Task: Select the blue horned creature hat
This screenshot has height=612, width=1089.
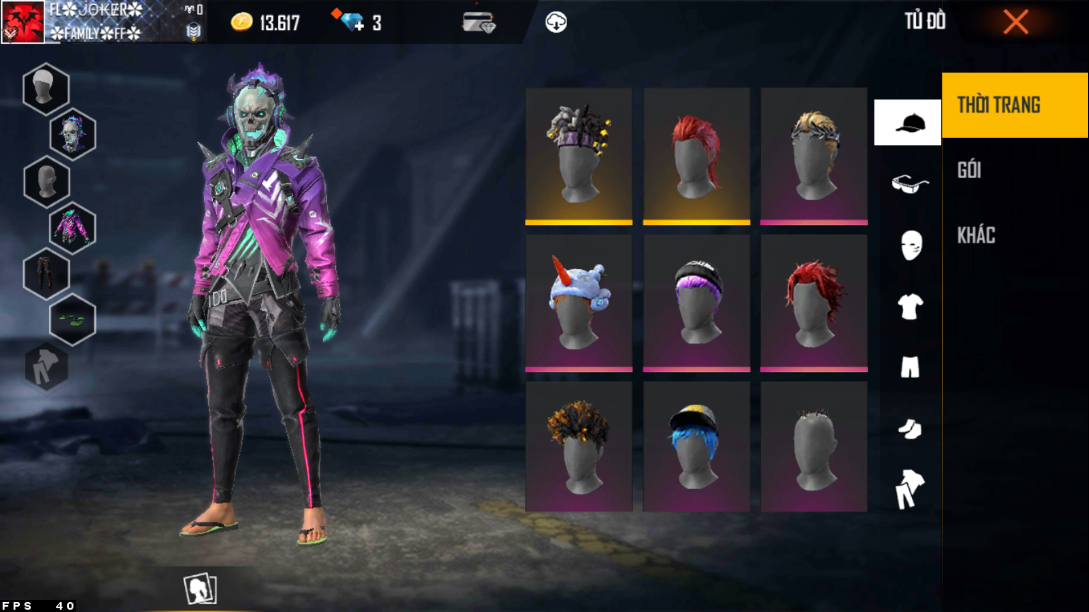Action: click(578, 301)
